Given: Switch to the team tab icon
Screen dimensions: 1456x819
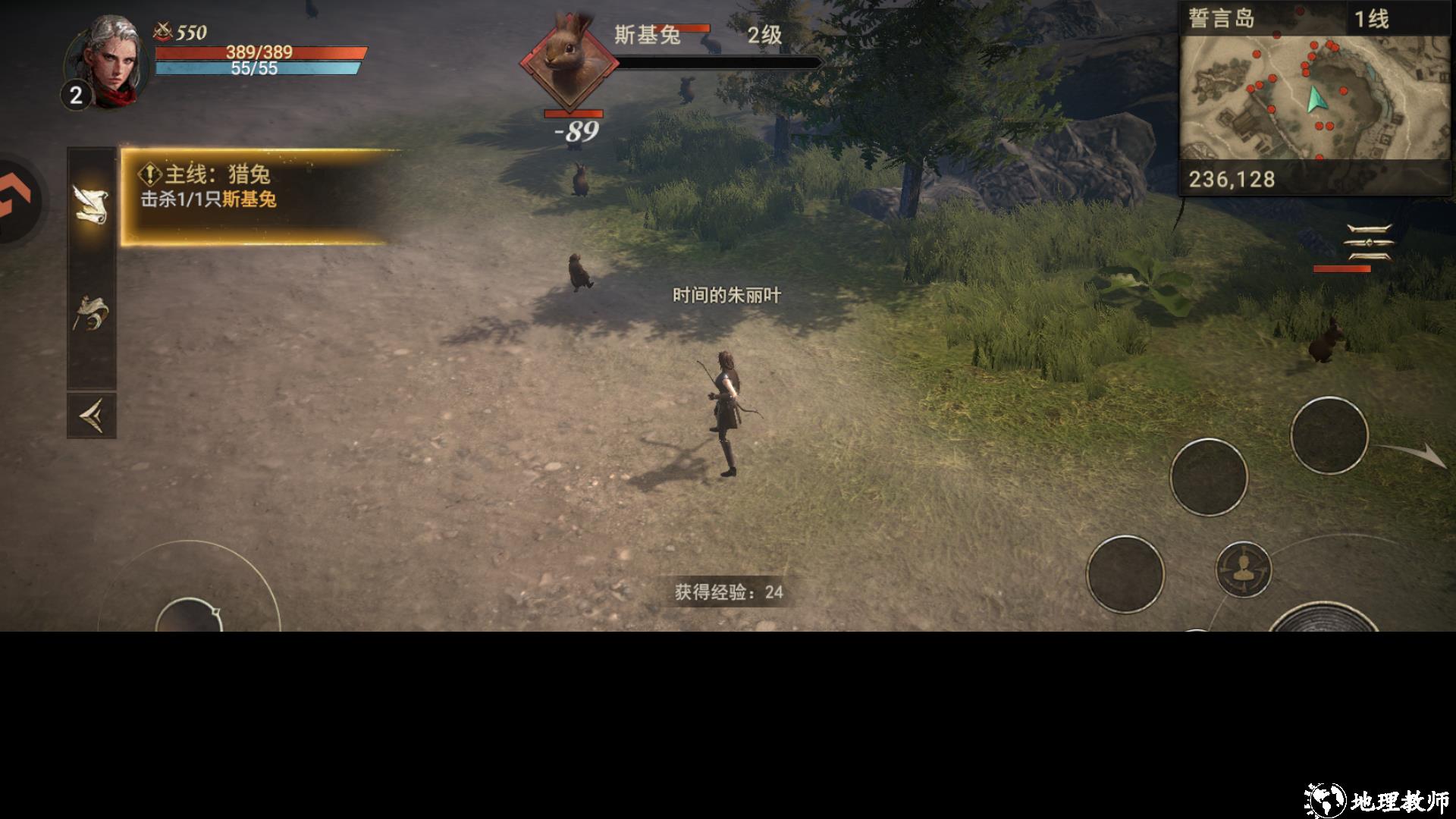Looking at the screenshot, I should 91,312.
